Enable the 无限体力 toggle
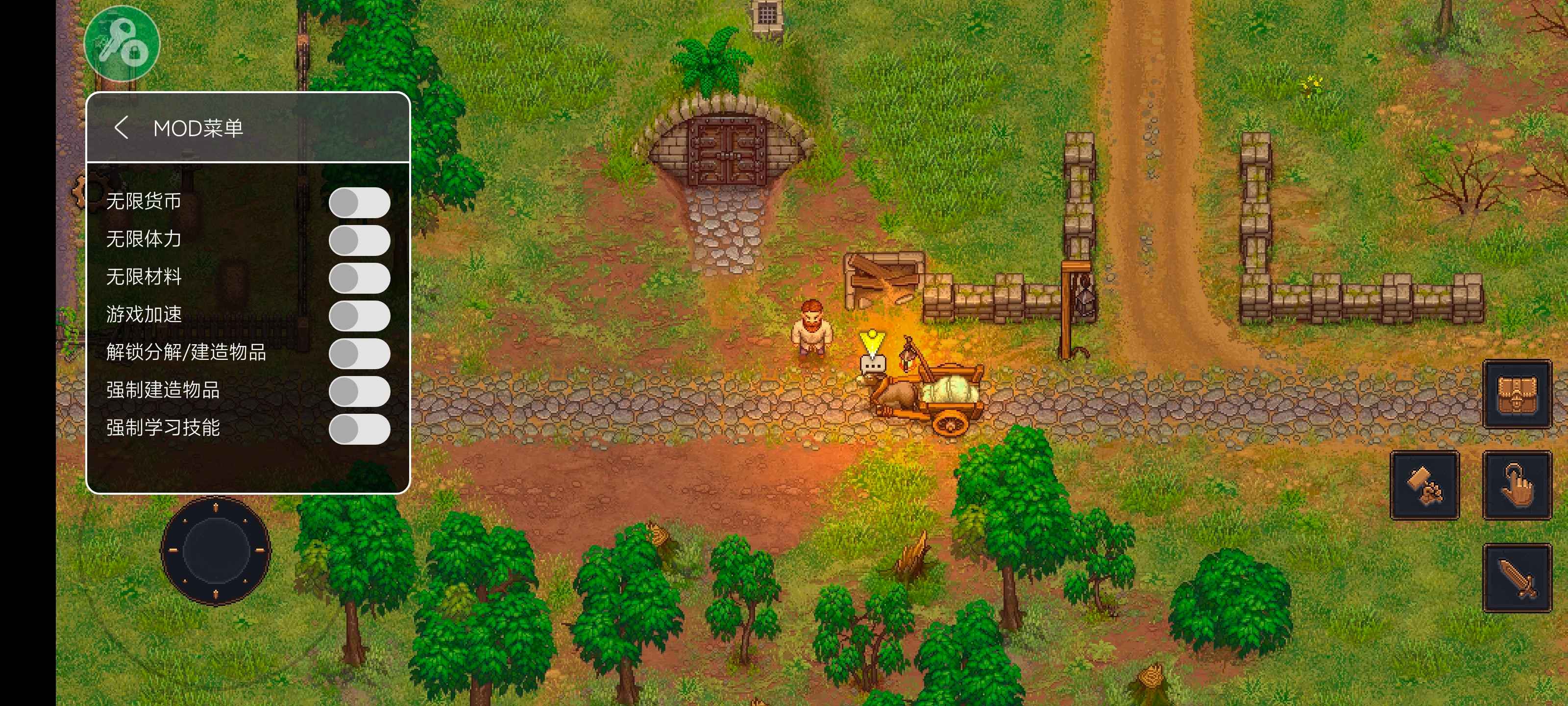Viewport: 1568px width, 706px height. [359, 241]
